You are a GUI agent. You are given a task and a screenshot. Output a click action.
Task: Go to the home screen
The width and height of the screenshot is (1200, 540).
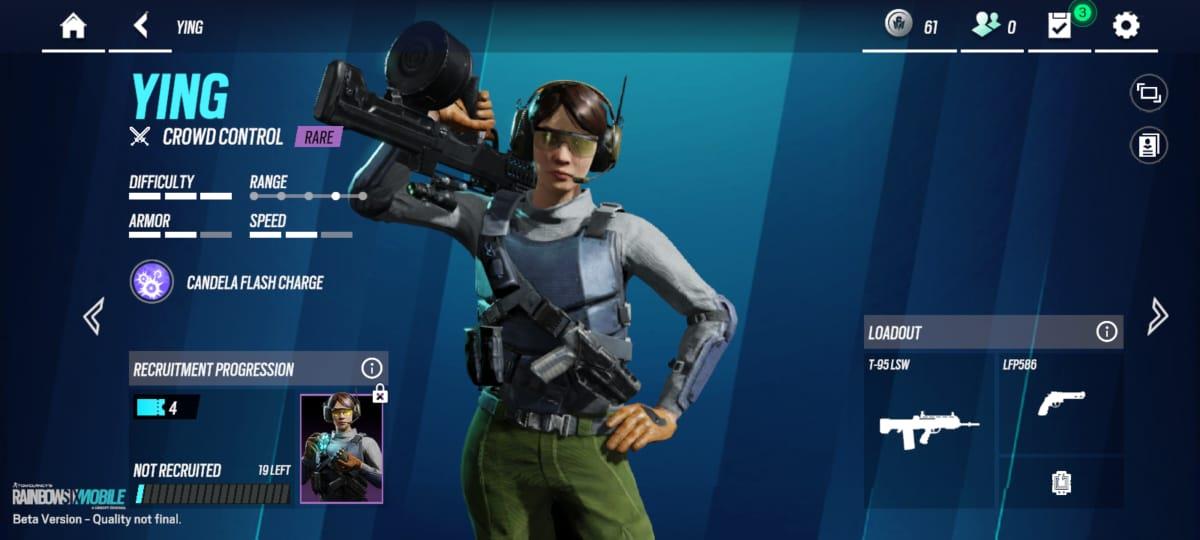[x=73, y=26]
